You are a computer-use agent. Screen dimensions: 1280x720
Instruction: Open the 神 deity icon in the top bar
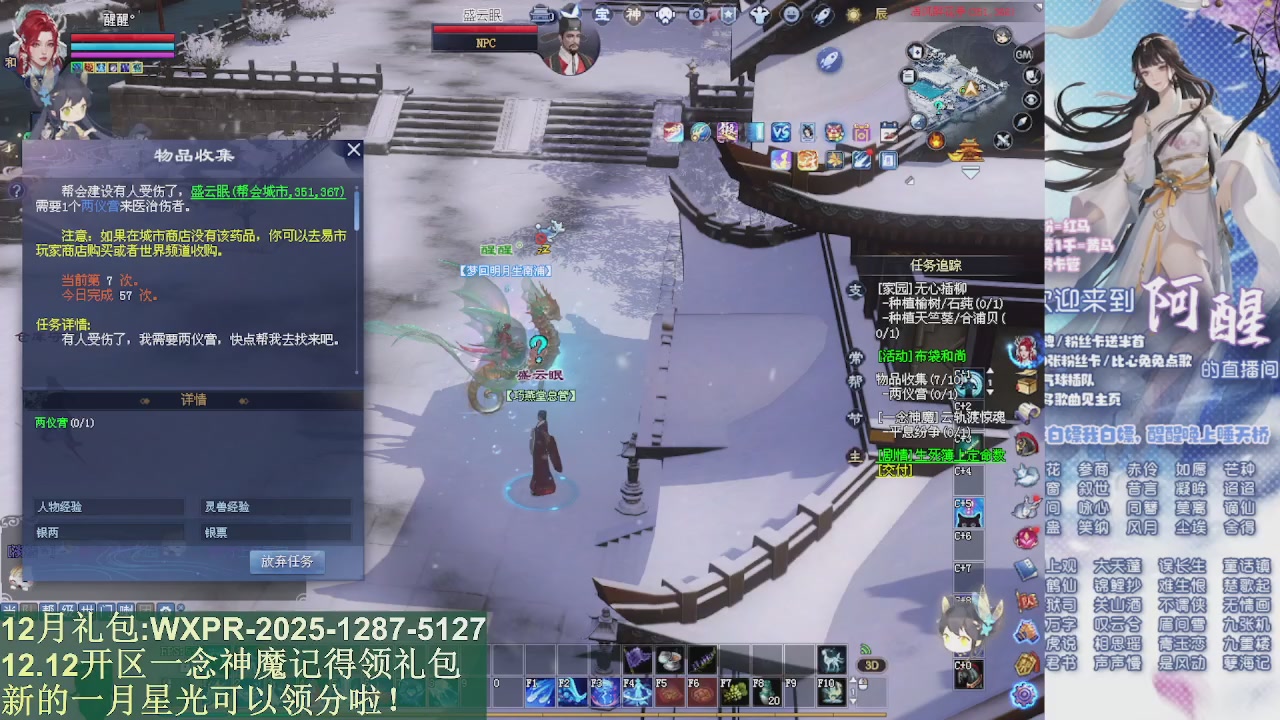coord(632,13)
